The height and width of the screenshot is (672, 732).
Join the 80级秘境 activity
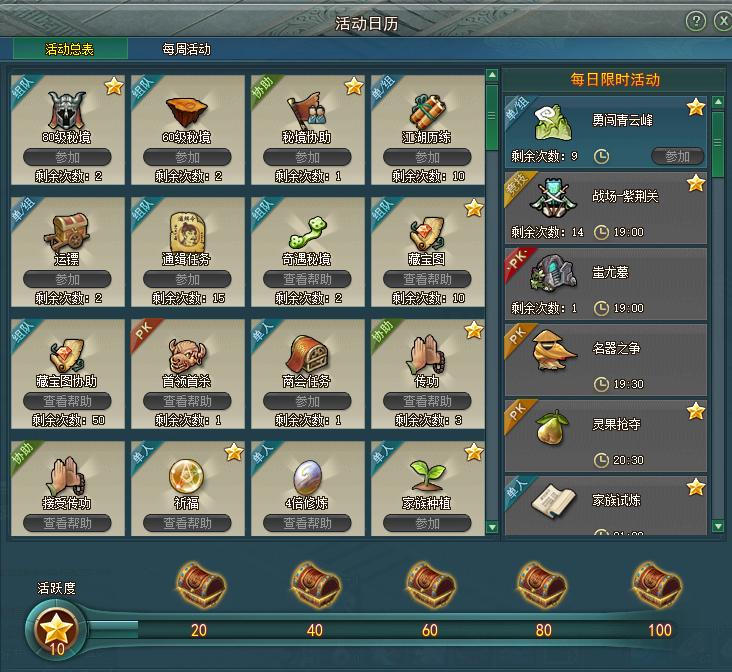[x=67, y=157]
